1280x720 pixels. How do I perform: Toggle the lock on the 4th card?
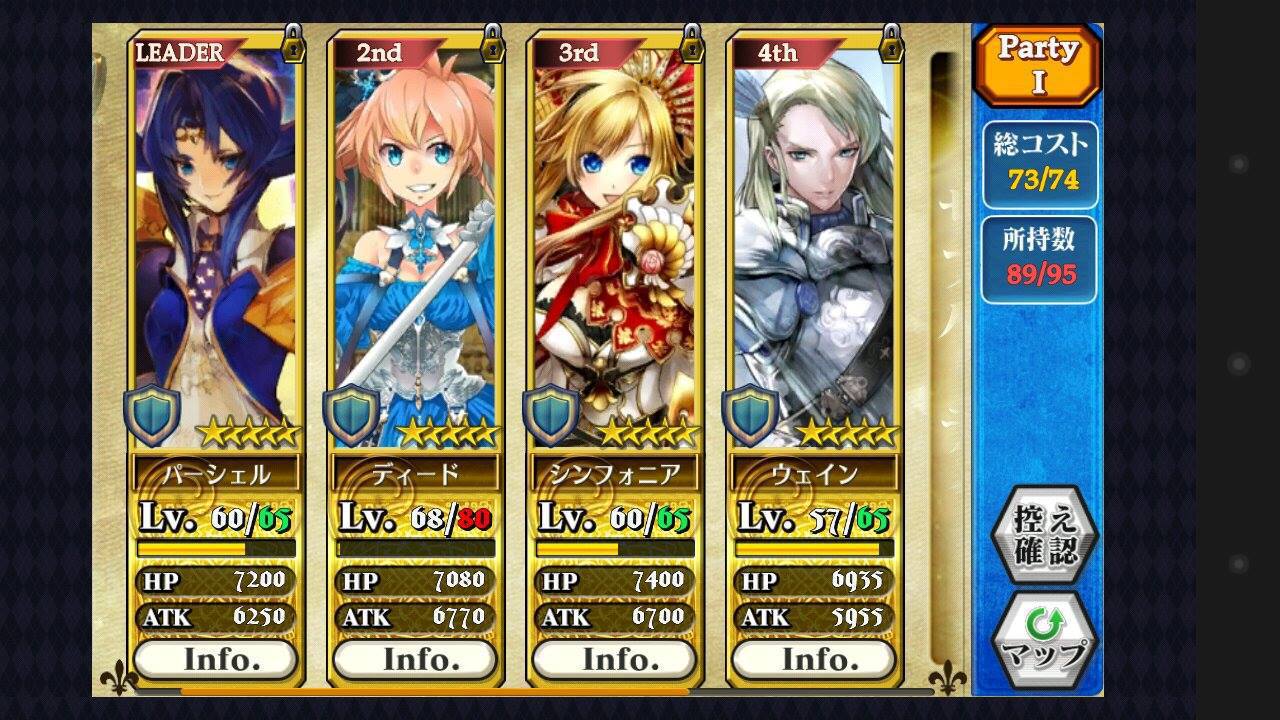pyautogui.click(x=890, y=43)
